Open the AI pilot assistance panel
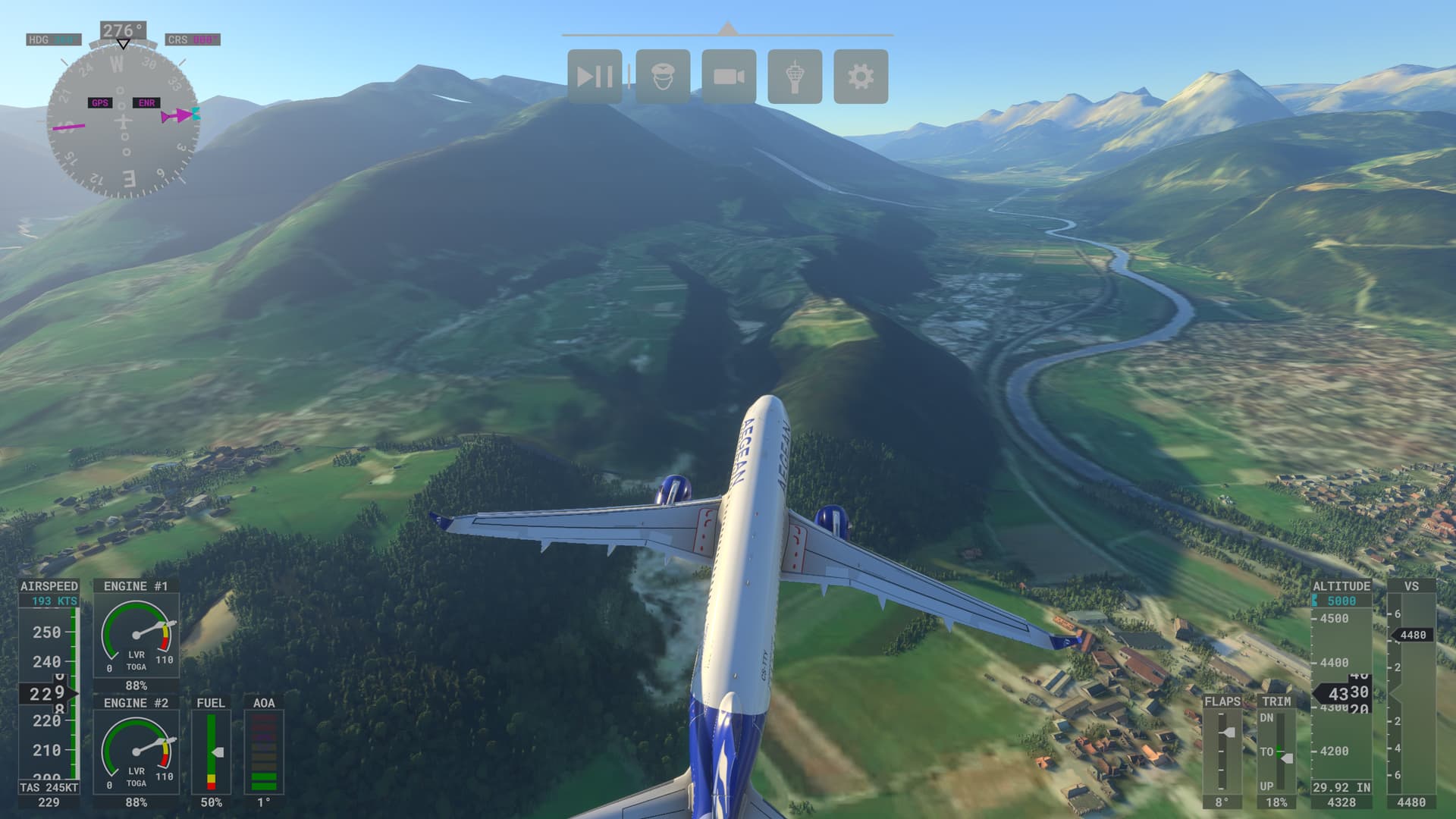Screen dimensions: 1456x819 [663, 77]
